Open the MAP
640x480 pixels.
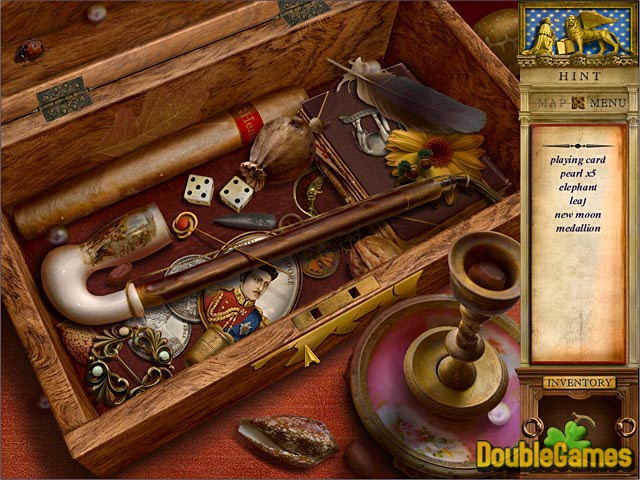tap(552, 102)
